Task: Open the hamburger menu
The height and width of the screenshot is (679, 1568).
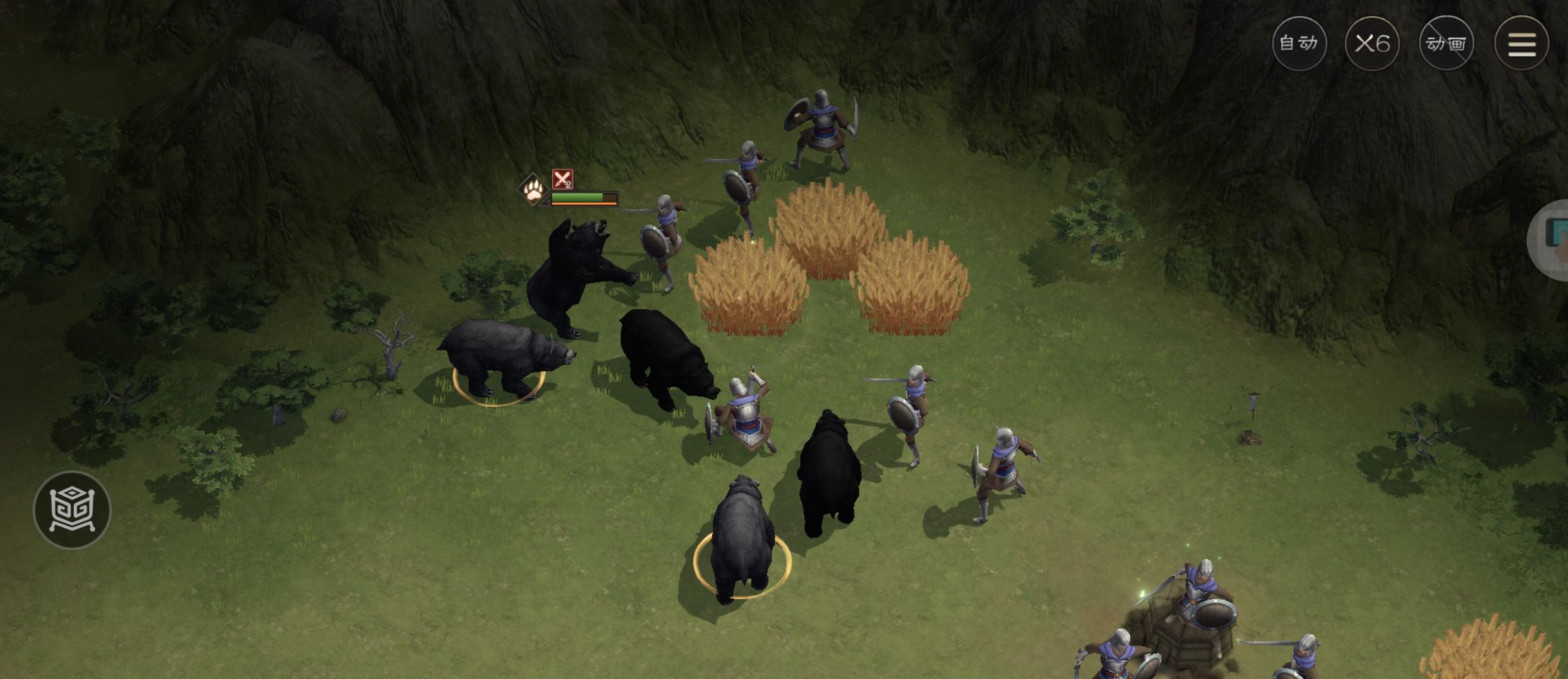Action: click(1522, 44)
